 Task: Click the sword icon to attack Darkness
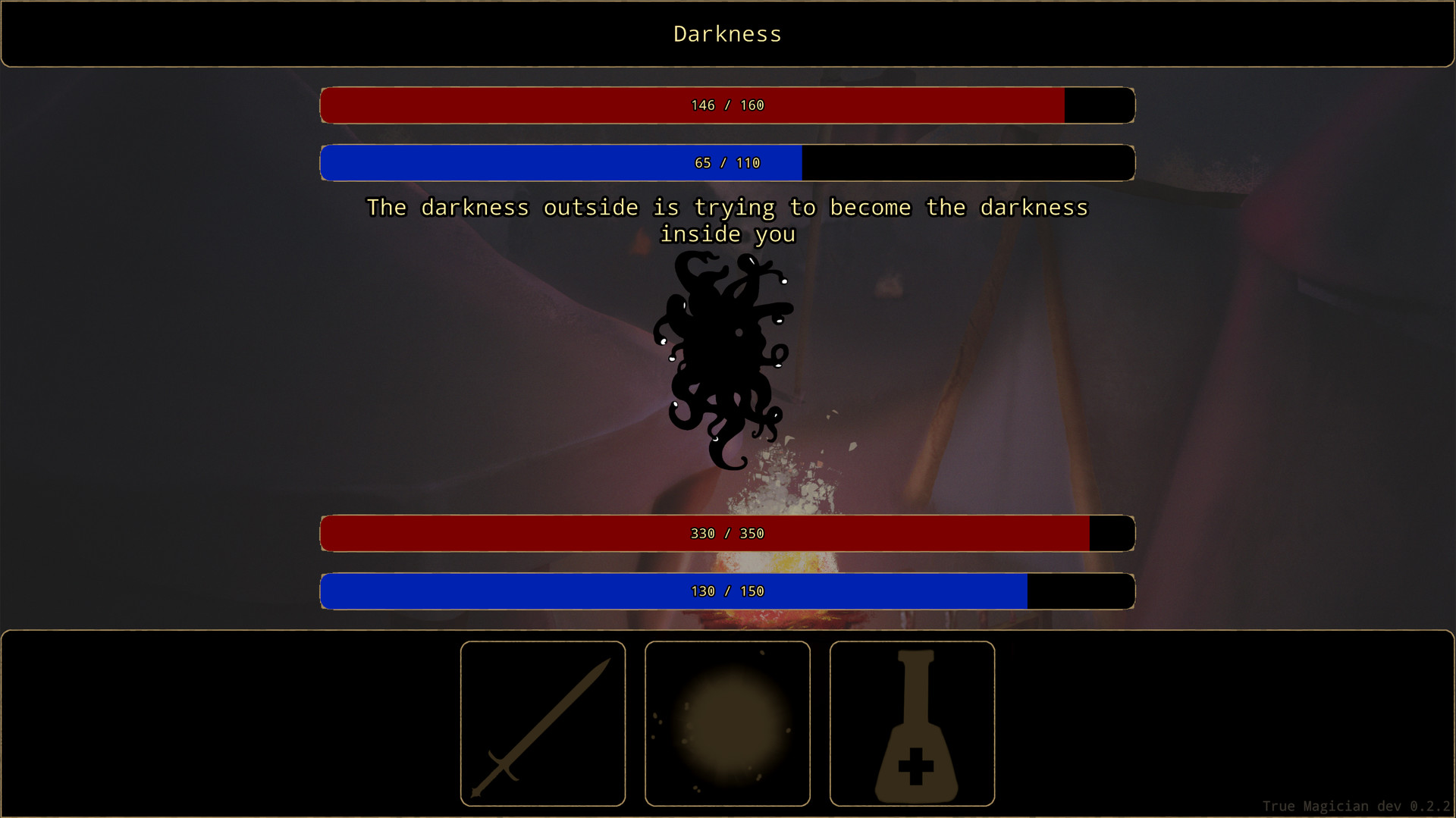point(543,723)
